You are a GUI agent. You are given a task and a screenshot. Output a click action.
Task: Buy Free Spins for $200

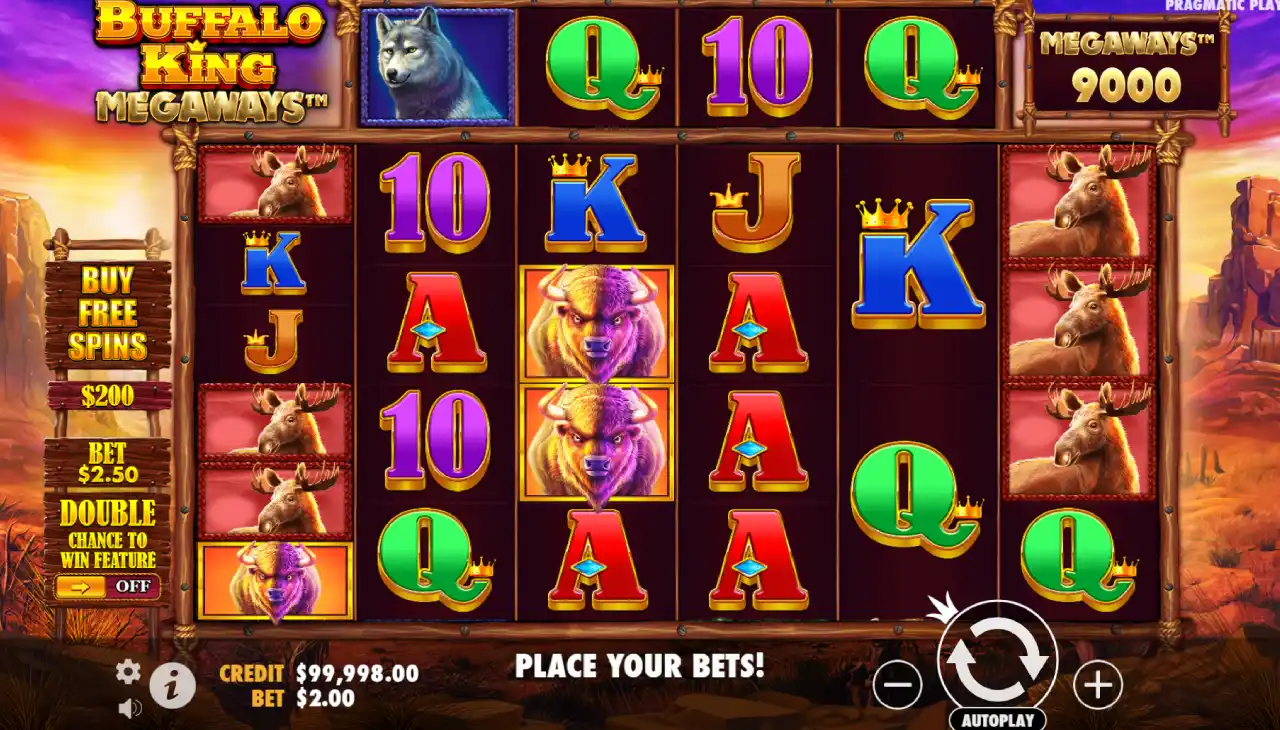108,330
